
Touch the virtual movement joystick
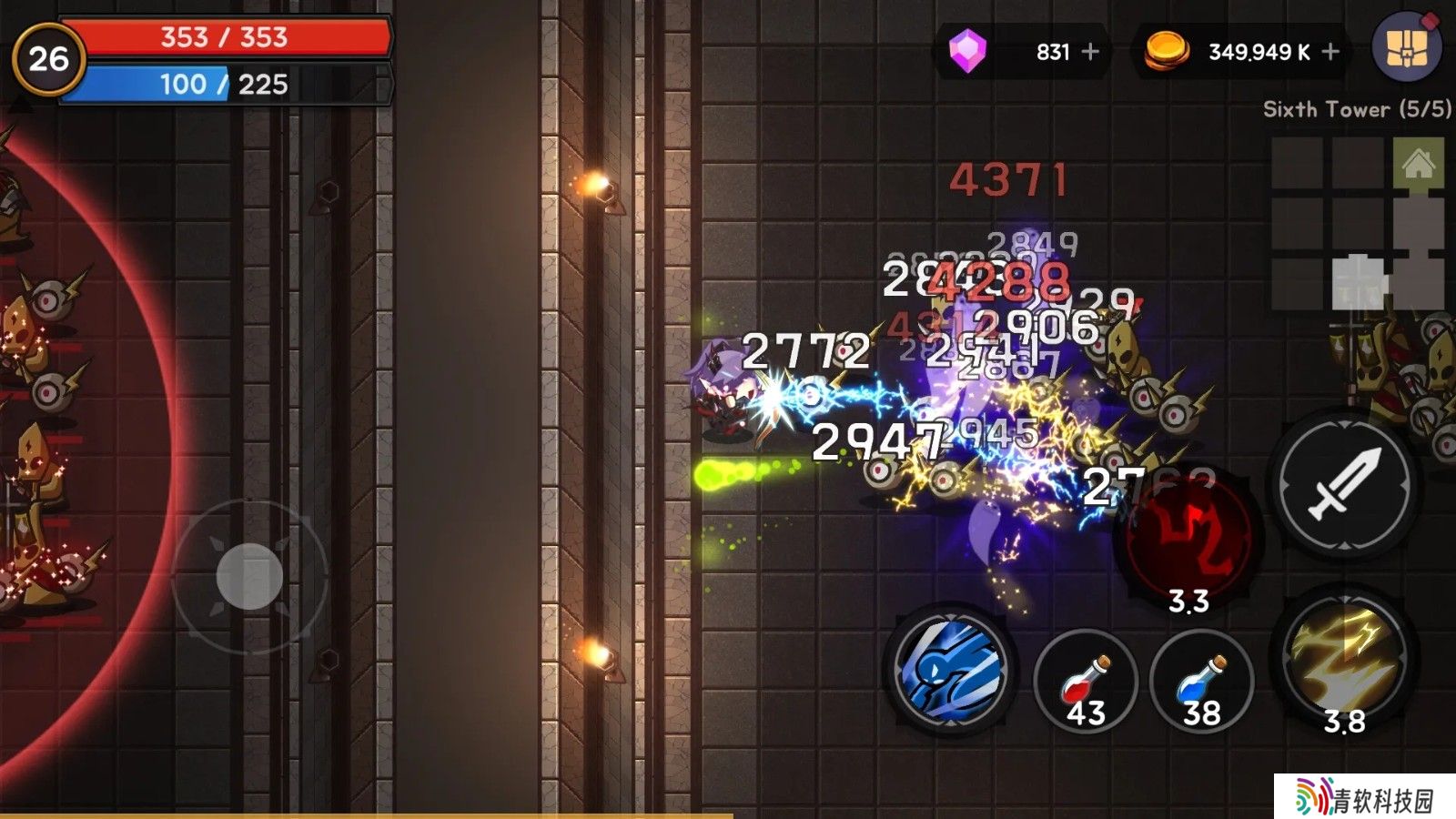(x=249, y=576)
